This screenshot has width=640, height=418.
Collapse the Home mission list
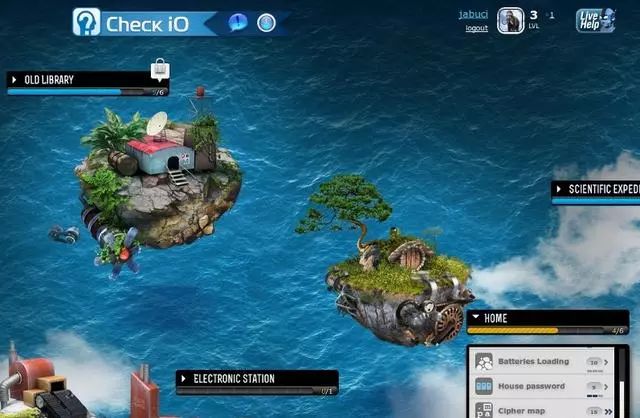click(x=474, y=318)
